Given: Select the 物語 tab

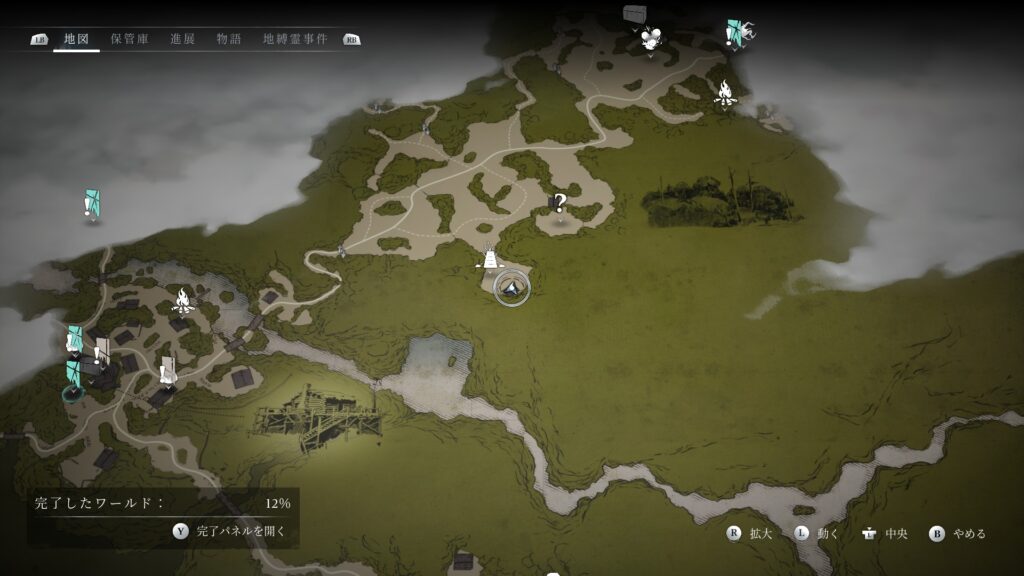Looking at the screenshot, I should click(x=228, y=39).
